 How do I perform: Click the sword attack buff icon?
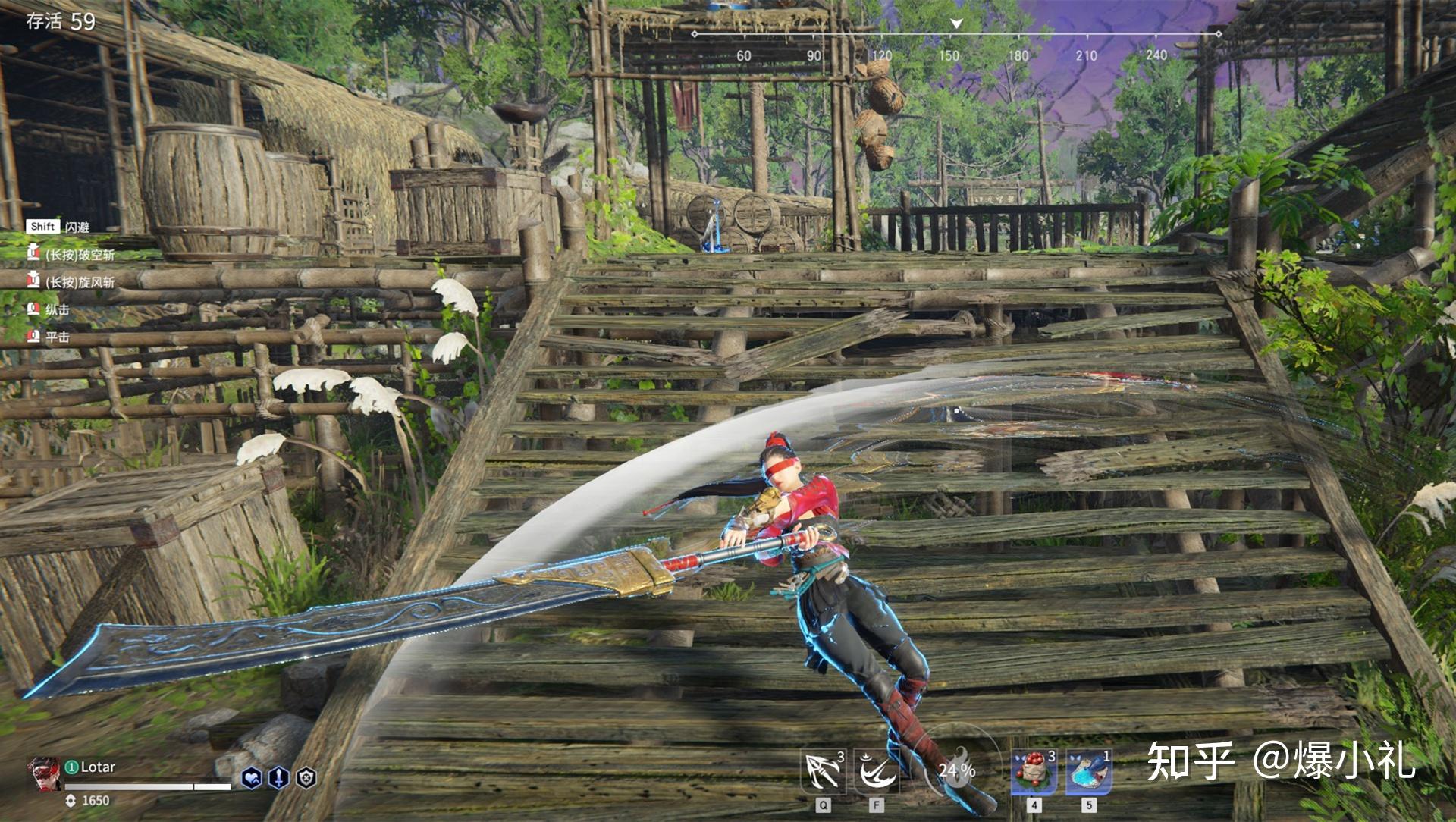[x=279, y=777]
